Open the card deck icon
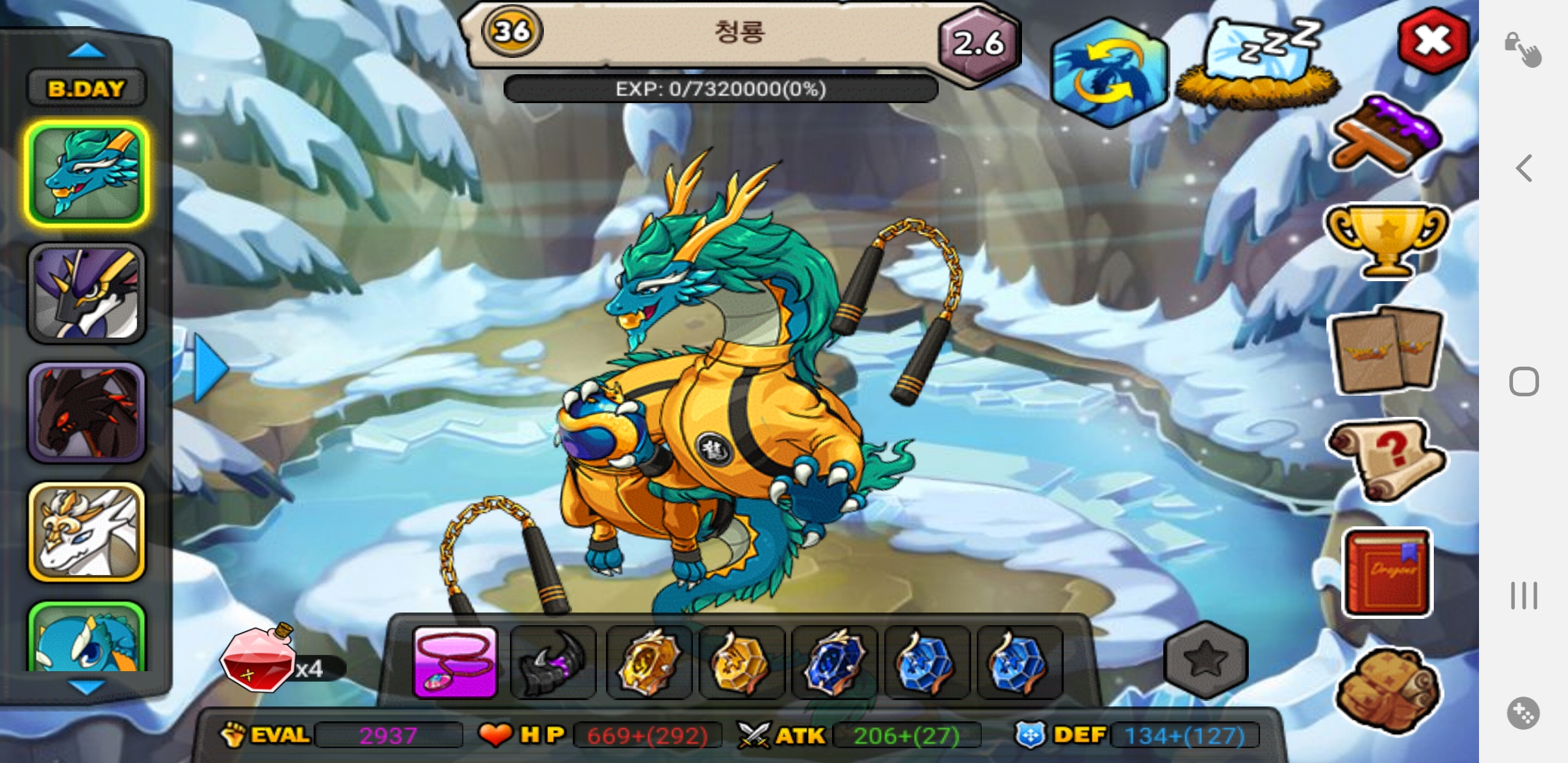Image resolution: width=1568 pixels, height=763 pixels. pos(1386,350)
